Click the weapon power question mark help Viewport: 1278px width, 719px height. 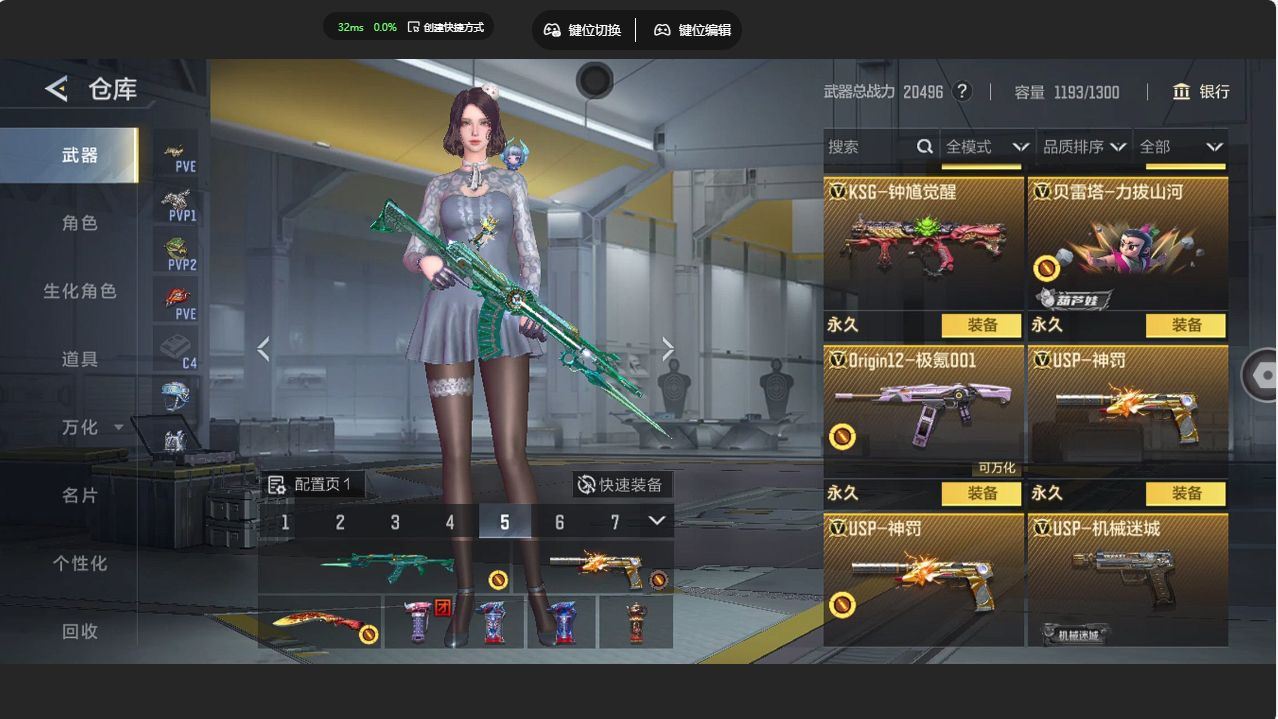(x=962, y=92)
